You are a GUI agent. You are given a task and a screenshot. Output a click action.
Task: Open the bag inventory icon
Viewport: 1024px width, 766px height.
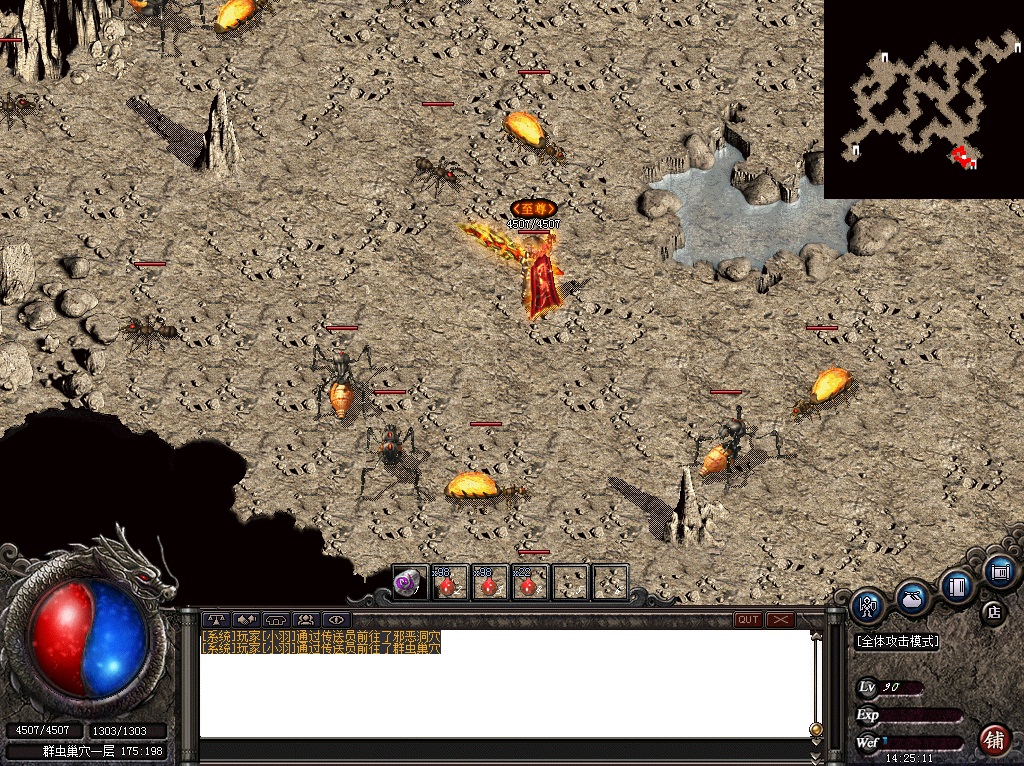click(911, 598)
